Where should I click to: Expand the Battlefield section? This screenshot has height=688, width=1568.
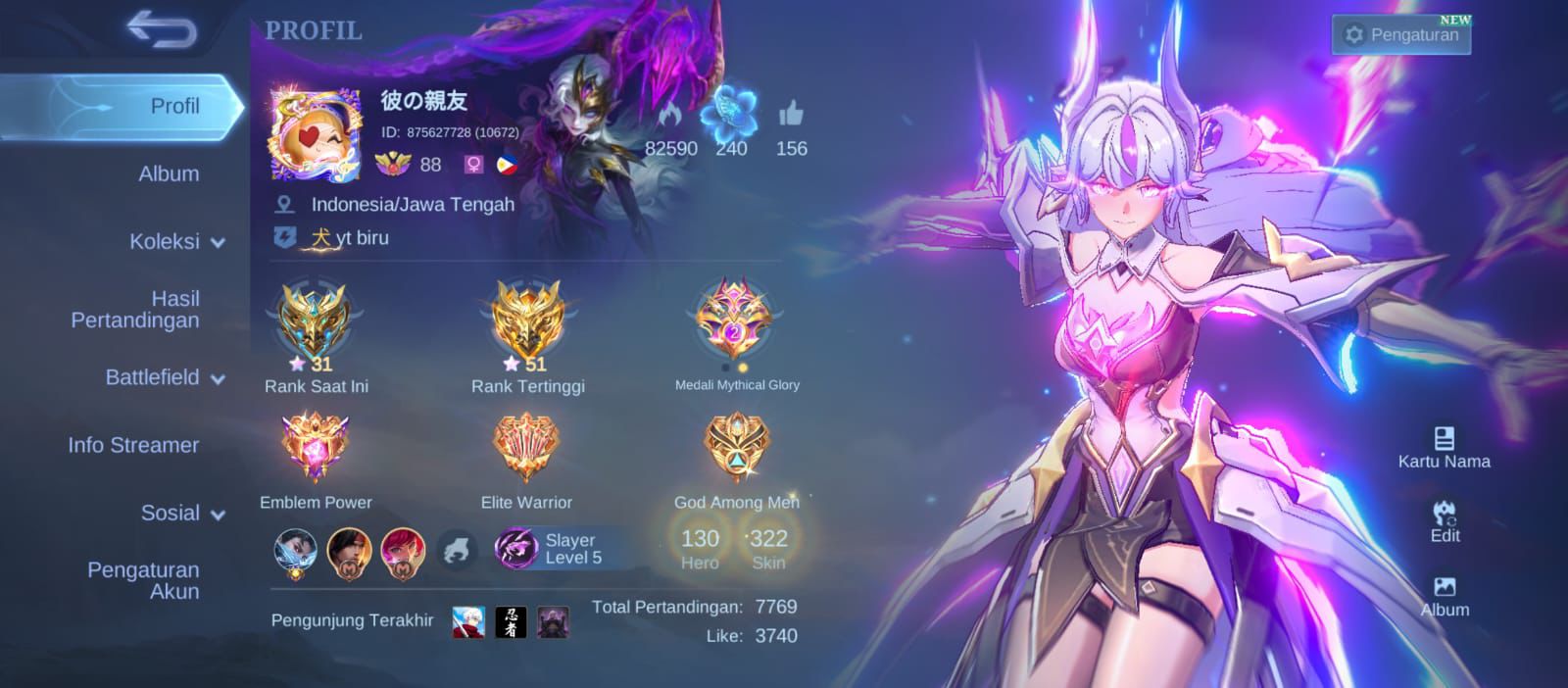165,377
